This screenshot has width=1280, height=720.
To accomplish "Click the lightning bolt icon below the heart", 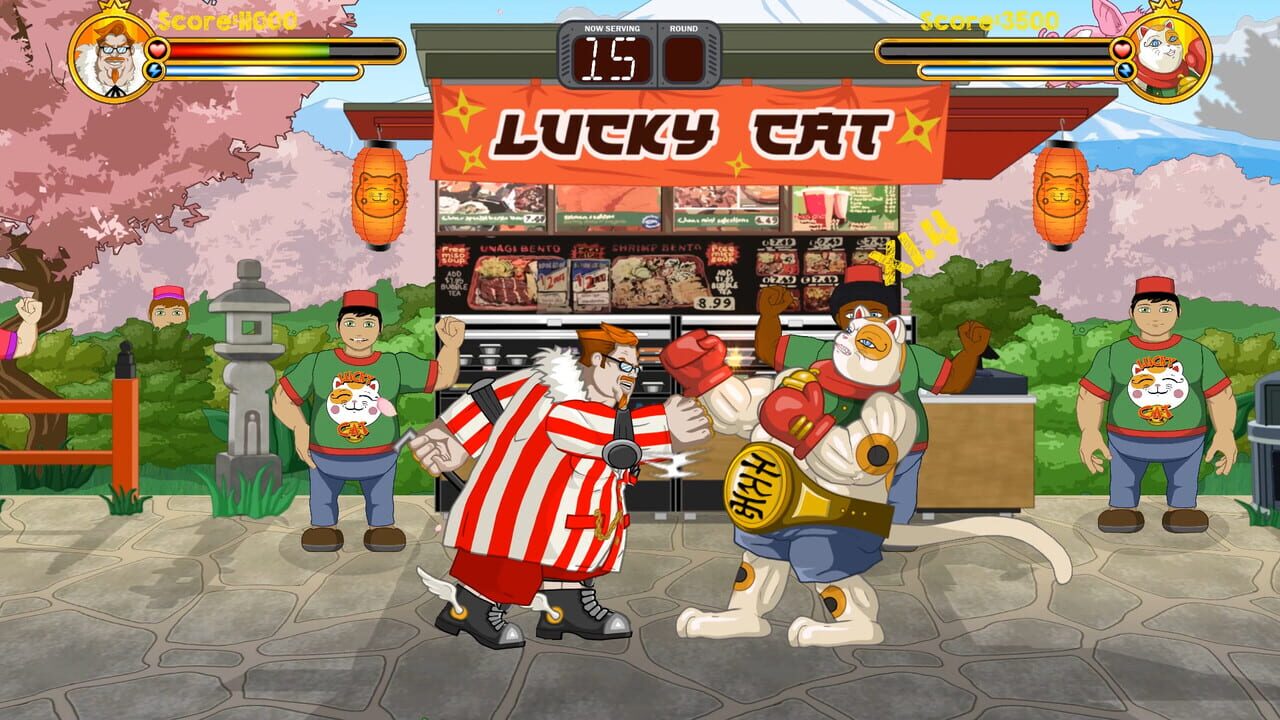I will tap(156, 70).
